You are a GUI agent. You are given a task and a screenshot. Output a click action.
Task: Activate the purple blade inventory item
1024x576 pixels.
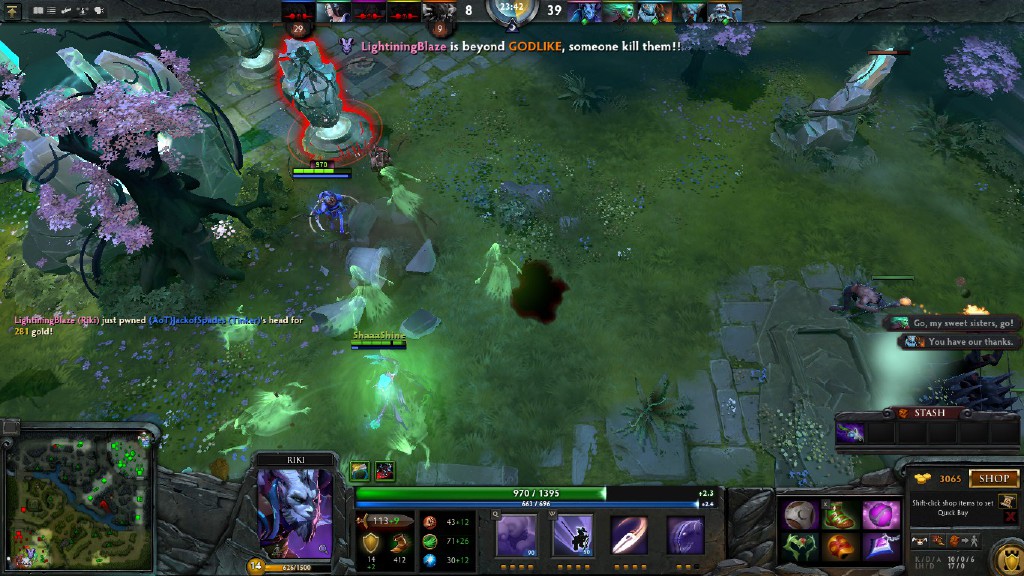pos(881,546)
